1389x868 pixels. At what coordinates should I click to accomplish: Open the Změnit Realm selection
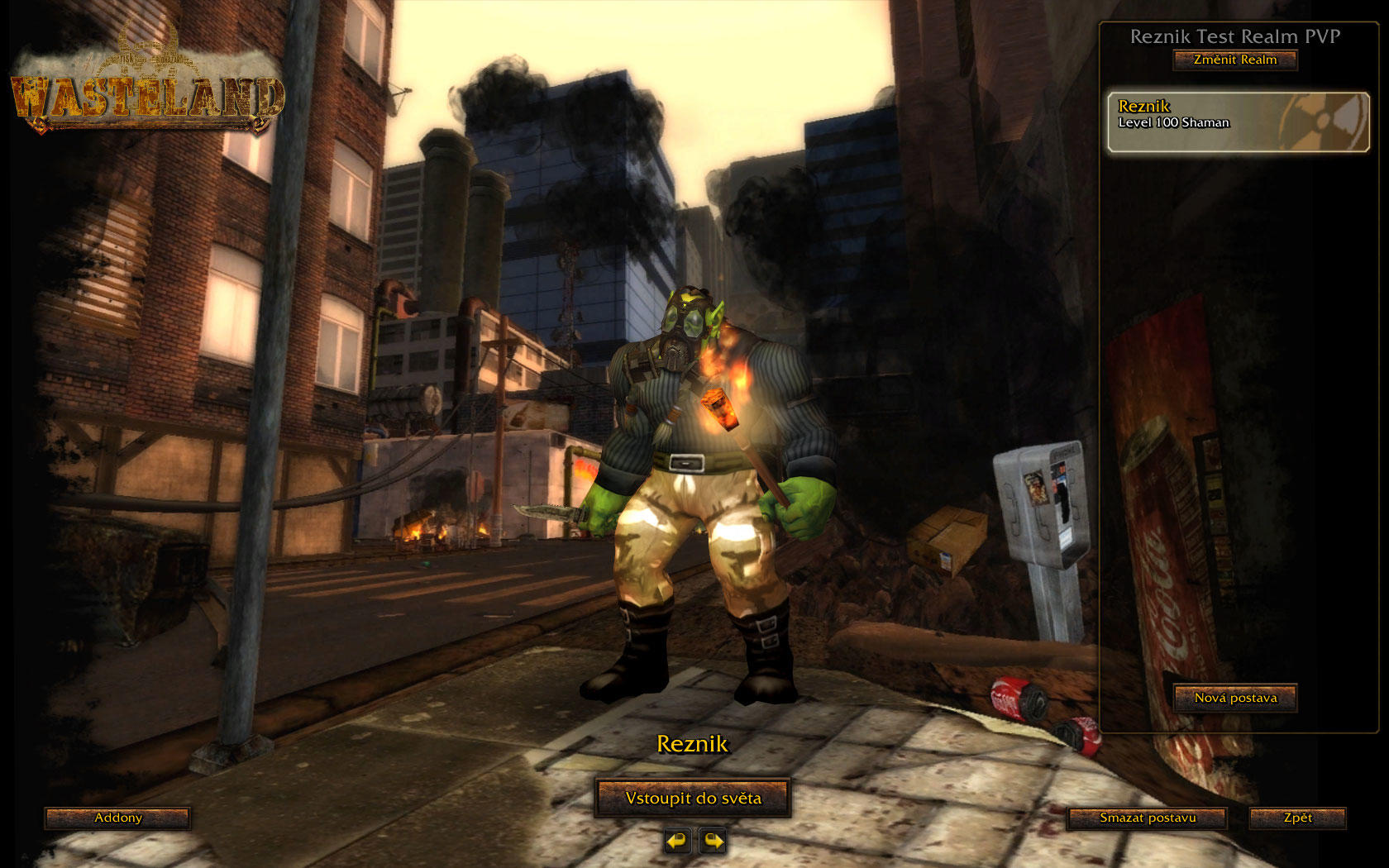click(x=1234, y=60)
